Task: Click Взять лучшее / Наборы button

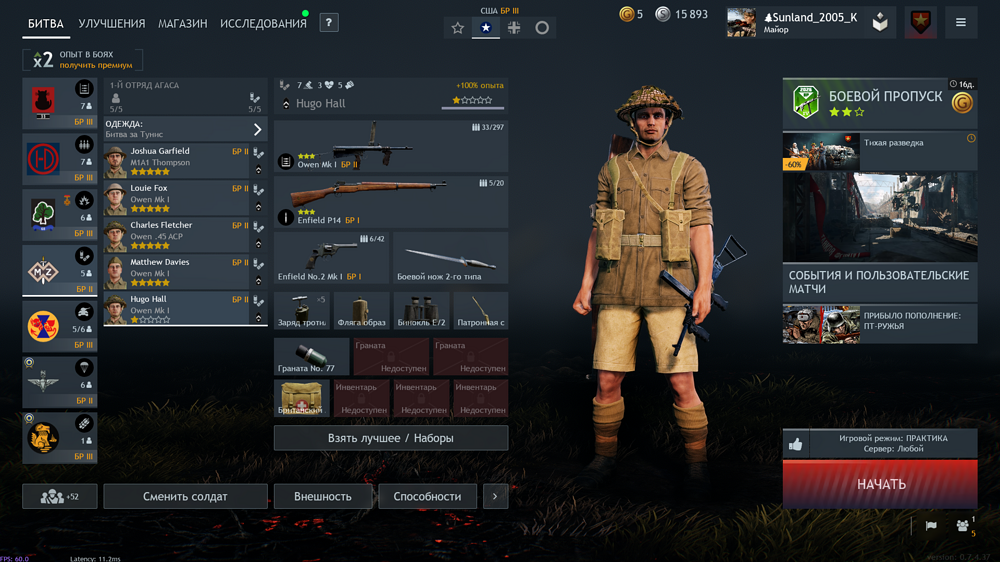Action: (x=390, y=438)
